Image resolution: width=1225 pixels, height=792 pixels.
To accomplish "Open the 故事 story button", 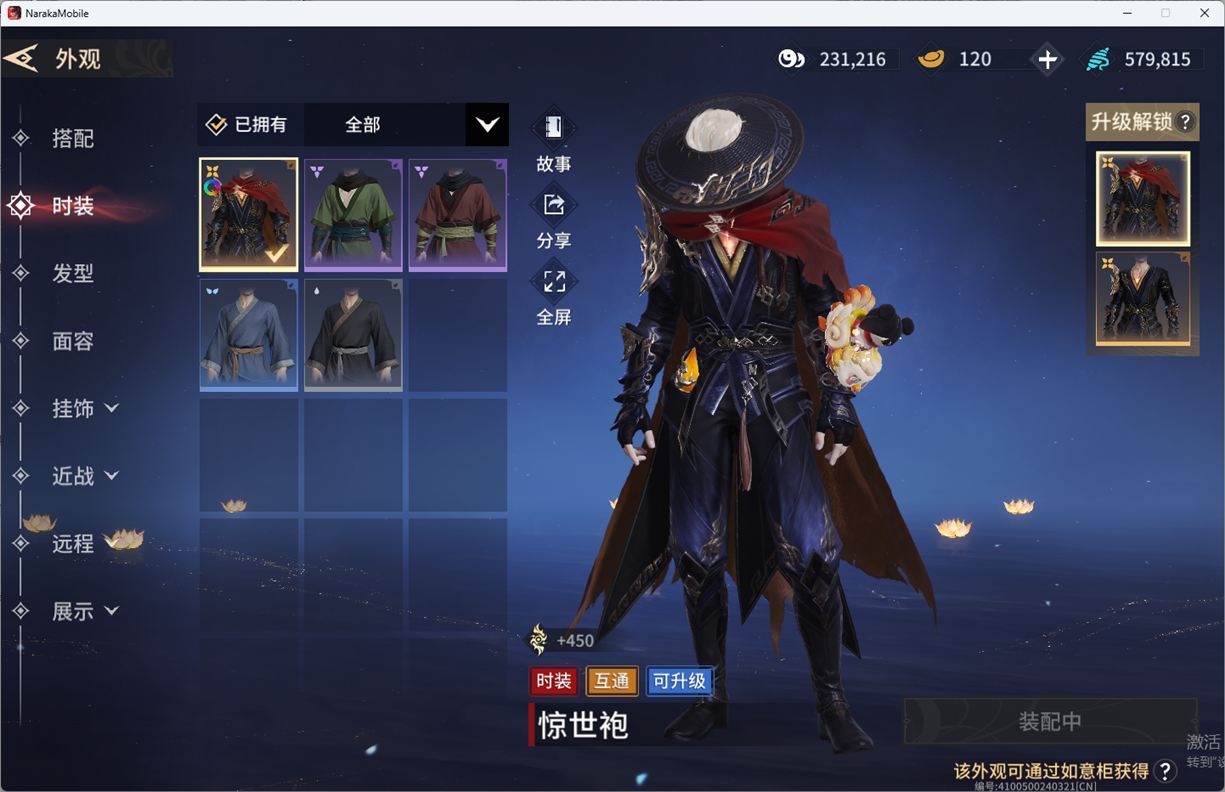I will coord(553,140).
